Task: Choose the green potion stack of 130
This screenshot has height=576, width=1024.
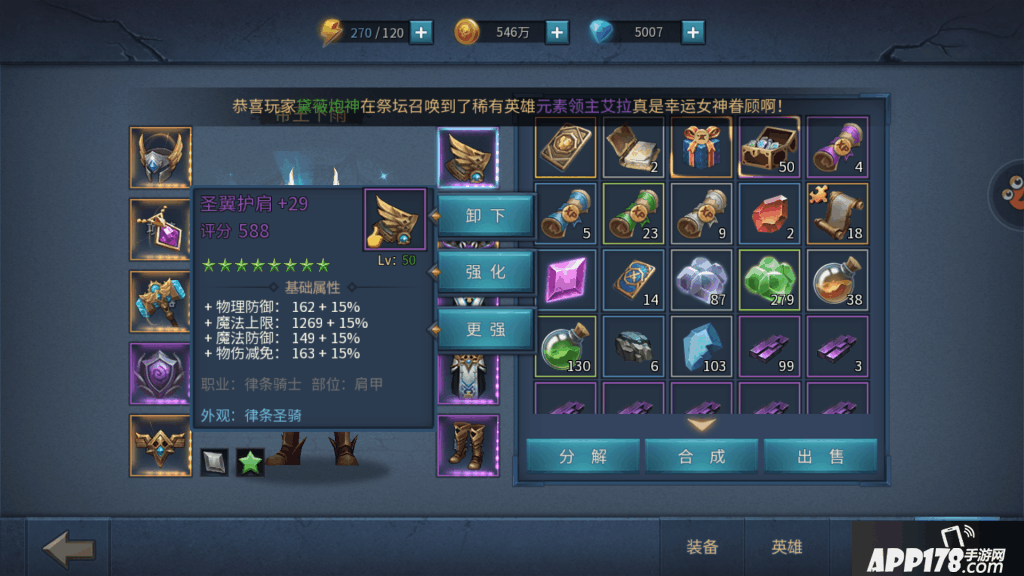Action: (x=565, y=346)
